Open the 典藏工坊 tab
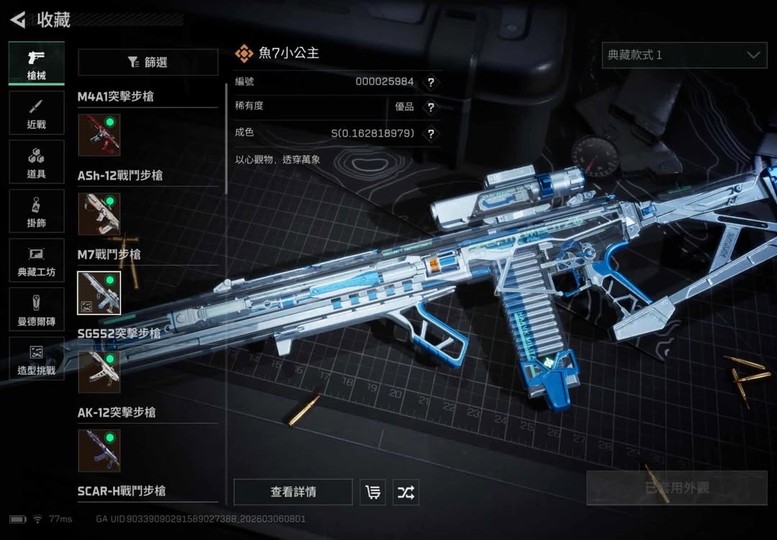This screenshot has width=777, height=540. coord(37,260)
